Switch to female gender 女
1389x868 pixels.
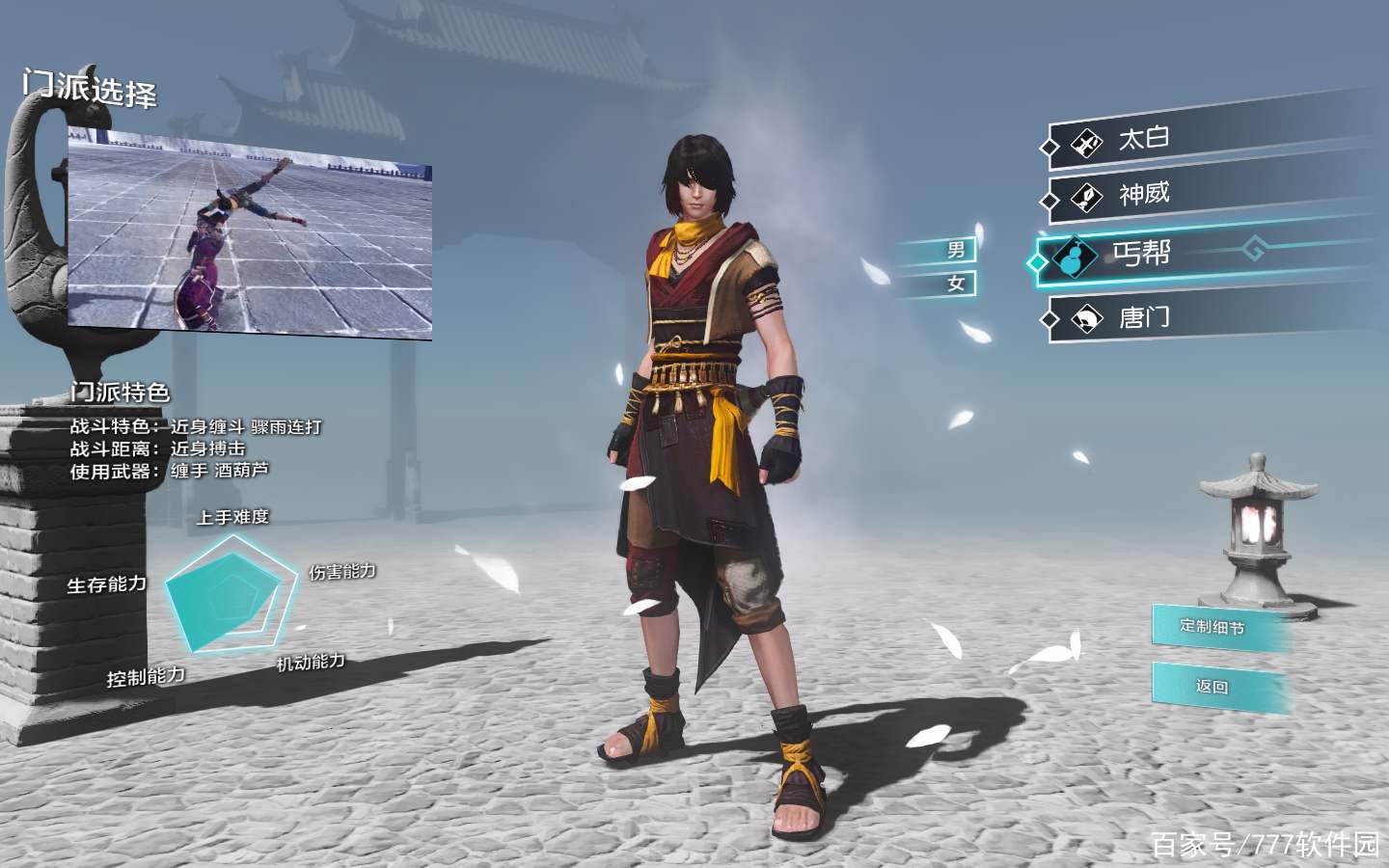click(x=955, y=284)
